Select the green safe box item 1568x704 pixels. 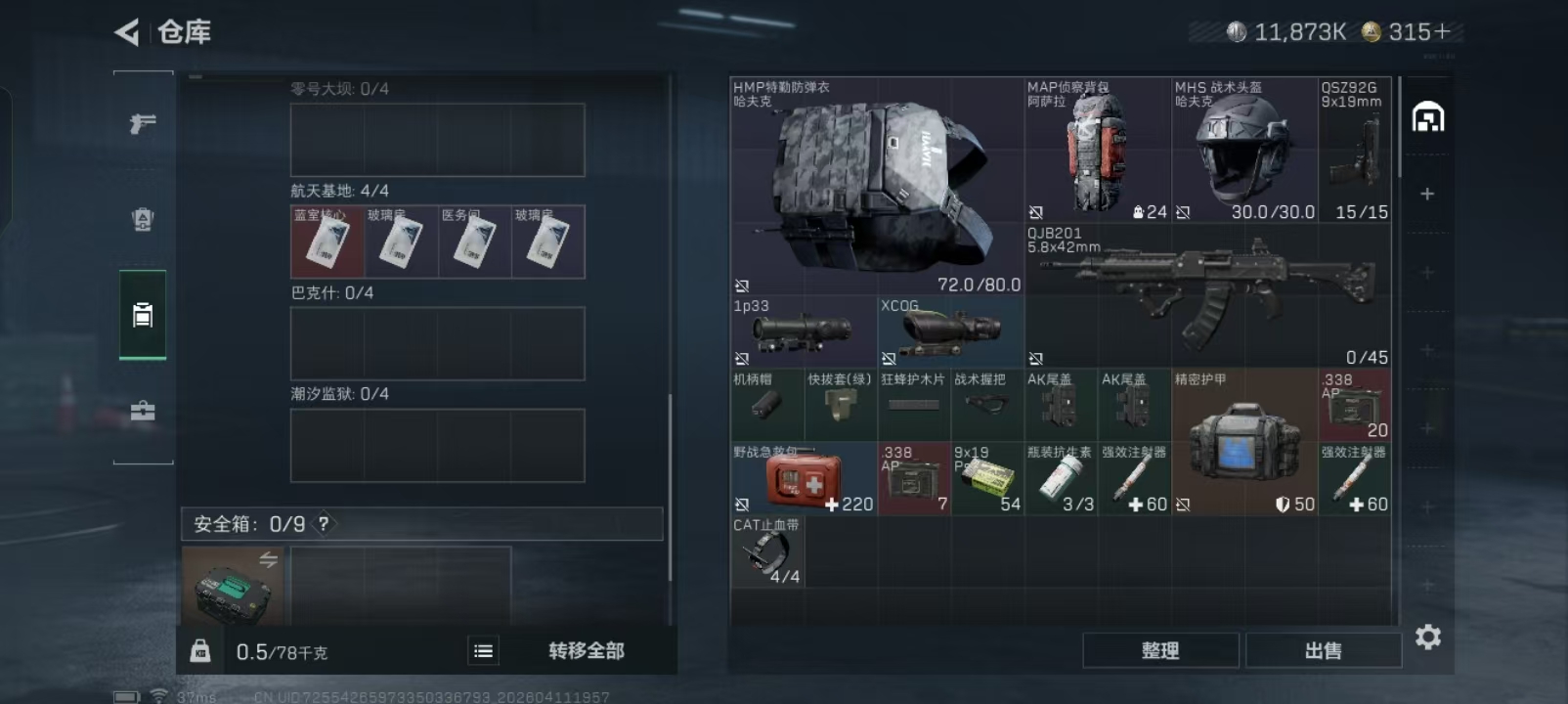pyautogui.click(x=232, y=587)
